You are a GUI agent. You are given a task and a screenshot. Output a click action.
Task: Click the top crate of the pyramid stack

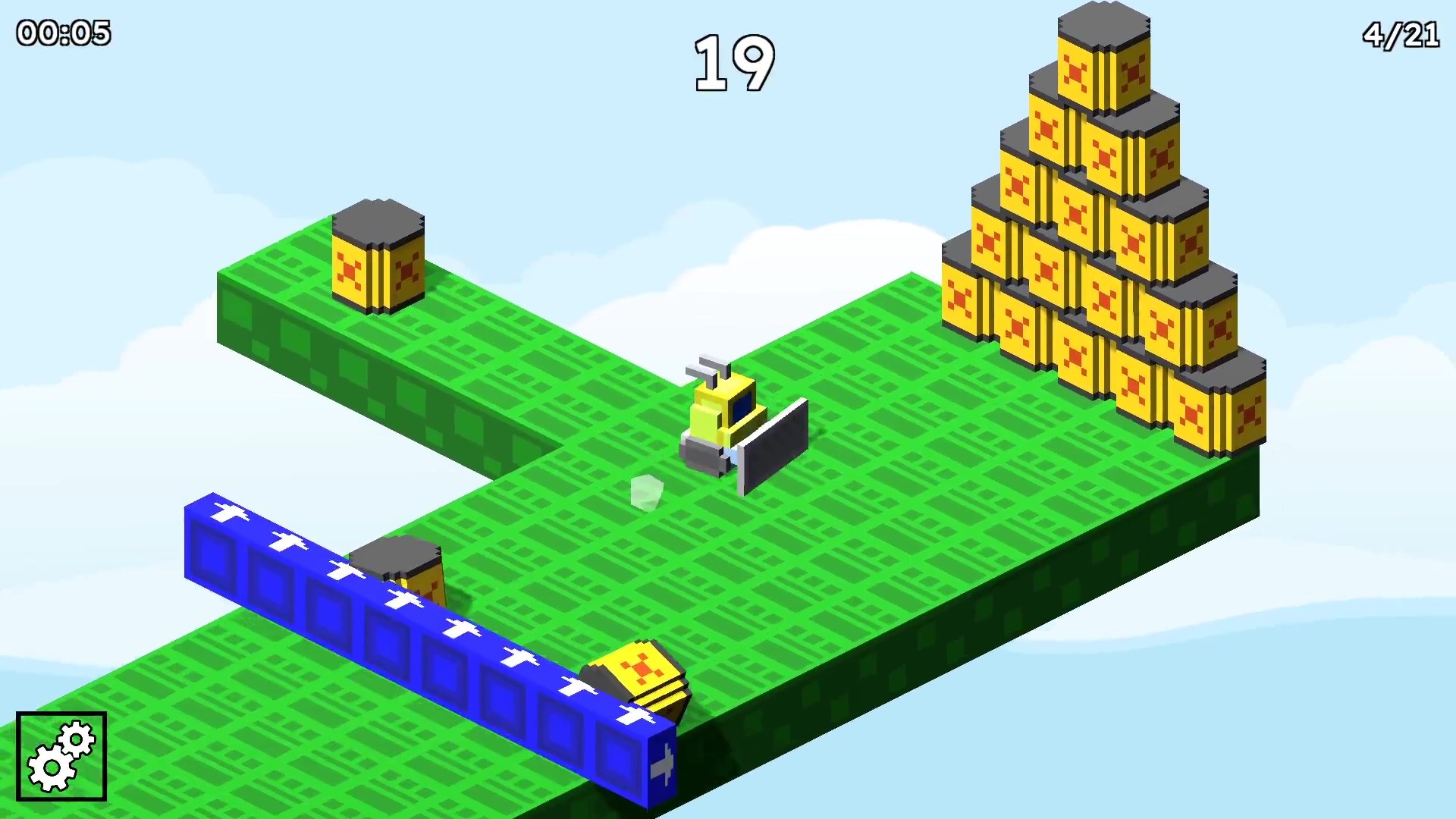pyautogui.click(x=1102, y=57)
